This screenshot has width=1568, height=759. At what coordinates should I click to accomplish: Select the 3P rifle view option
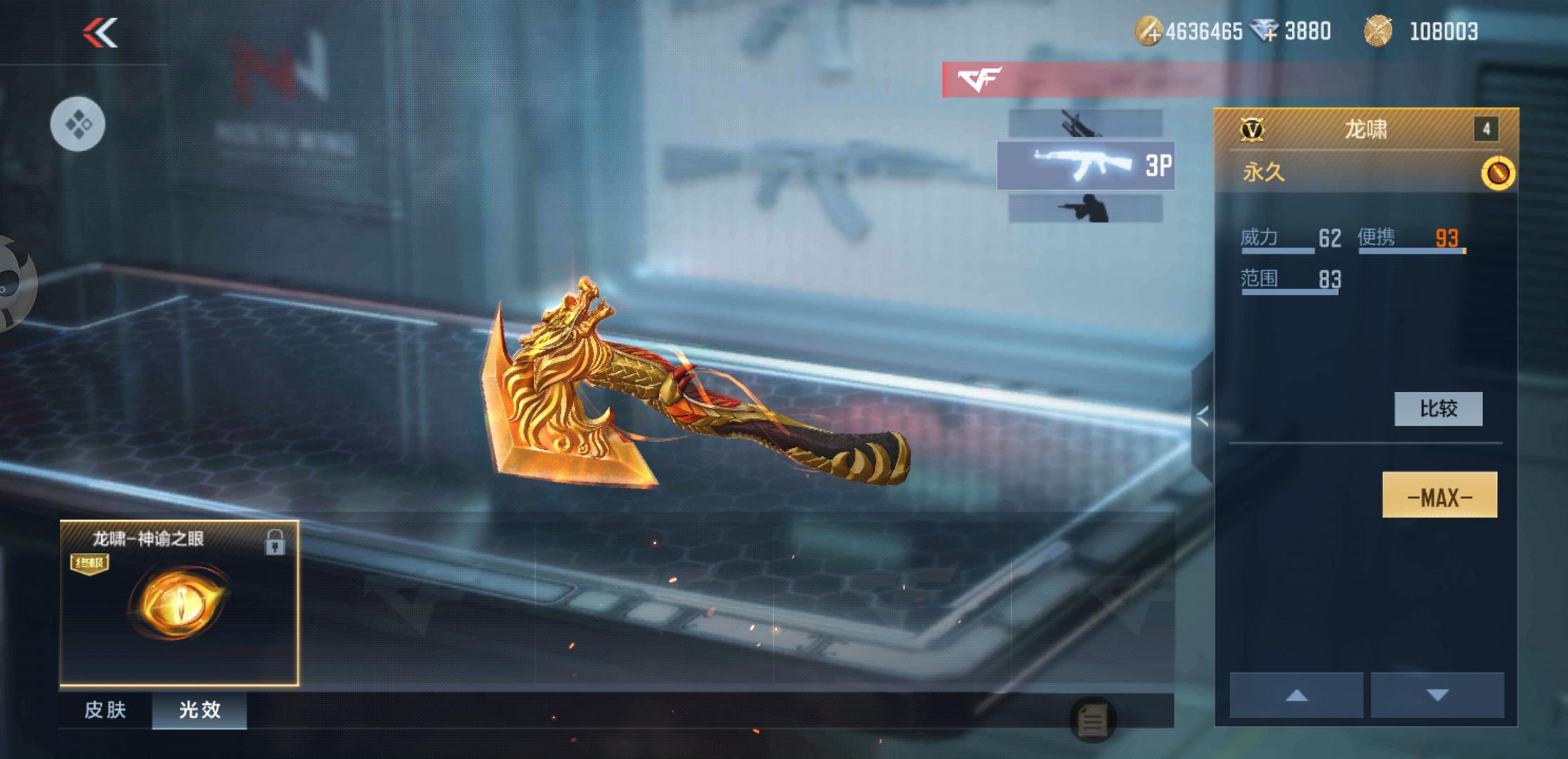(1085, 166)
